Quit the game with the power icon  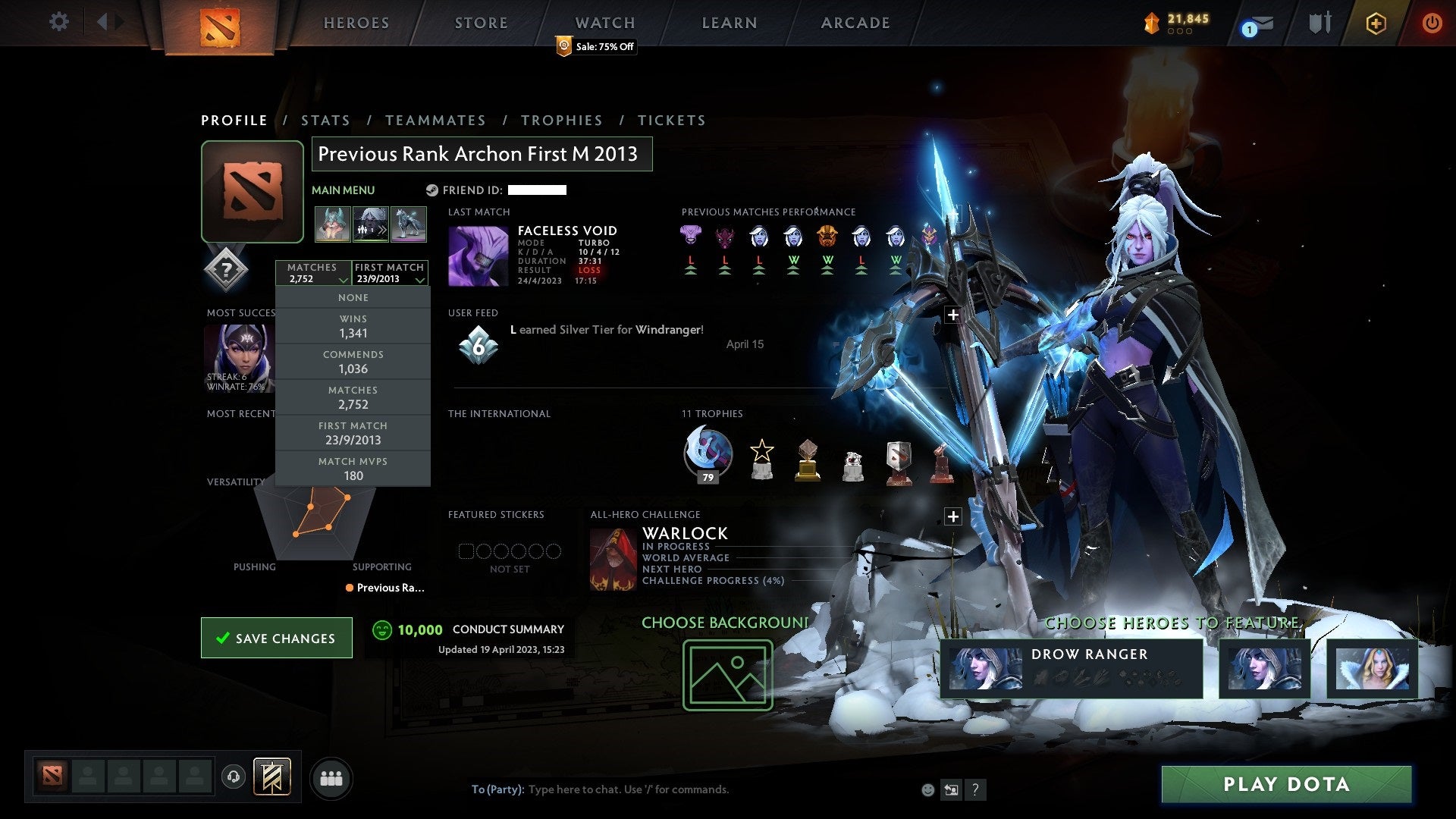click(x=1432, y=23)
